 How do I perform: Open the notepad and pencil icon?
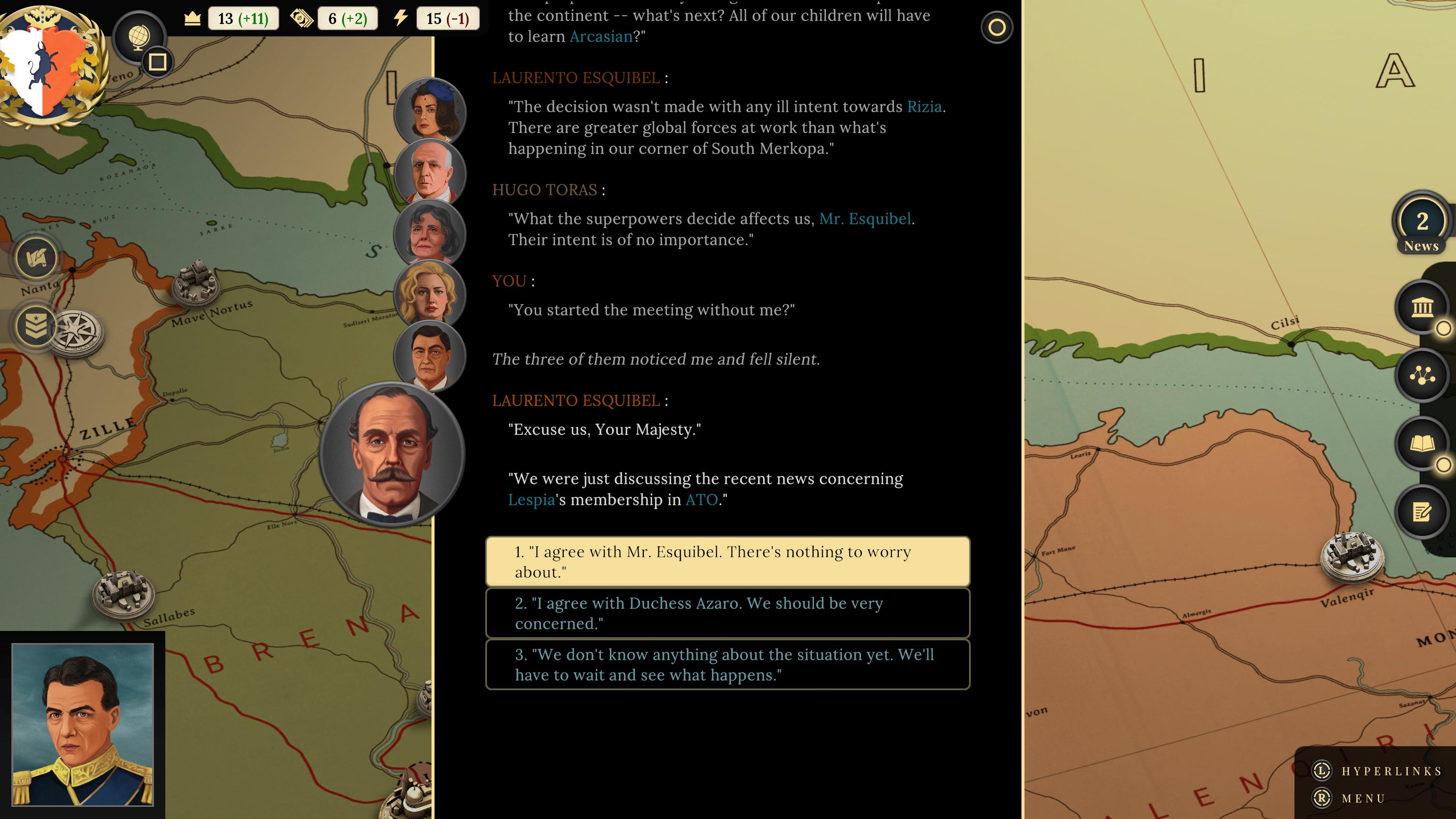pos(1422,512)
